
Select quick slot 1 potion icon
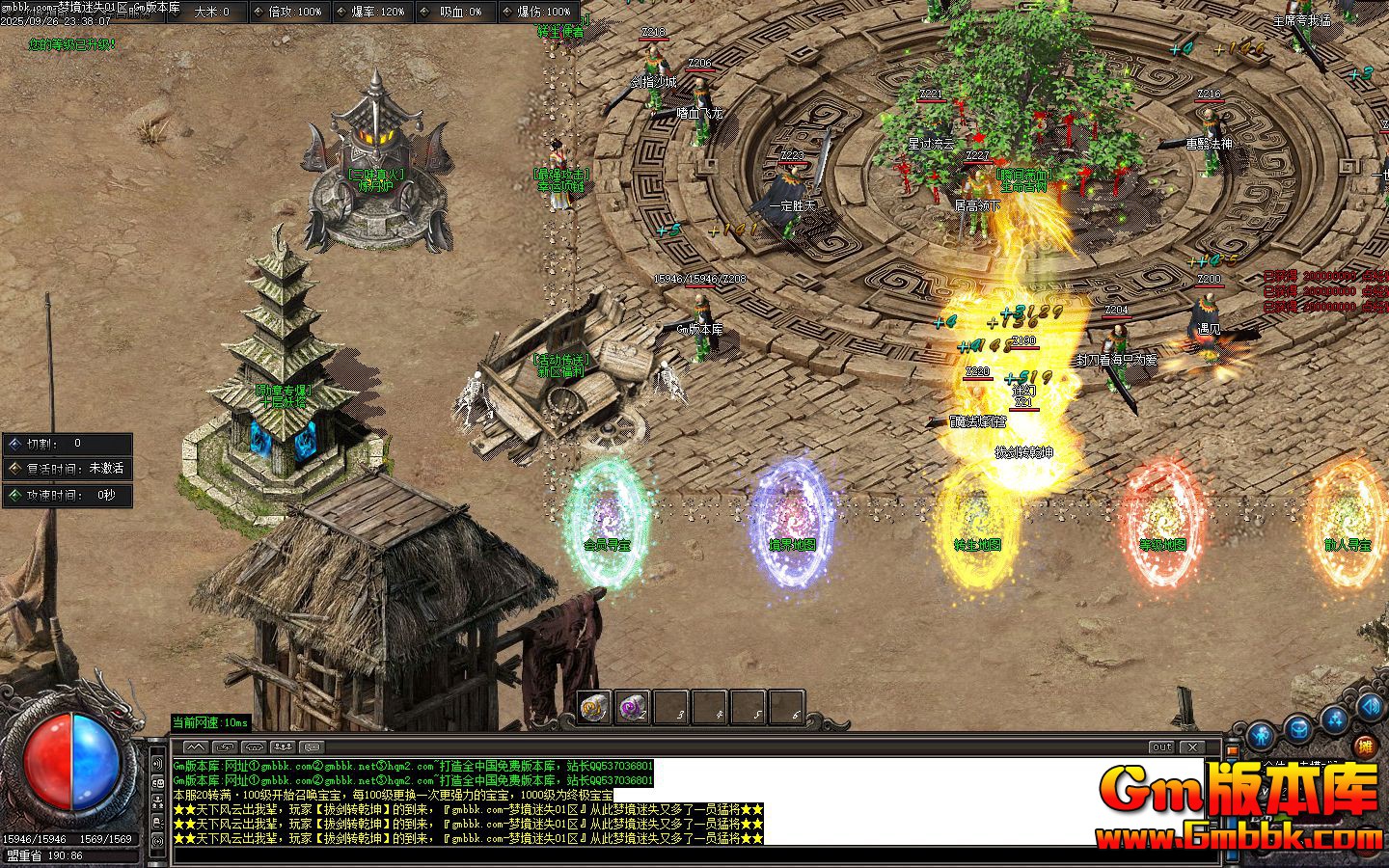(592, 706)
